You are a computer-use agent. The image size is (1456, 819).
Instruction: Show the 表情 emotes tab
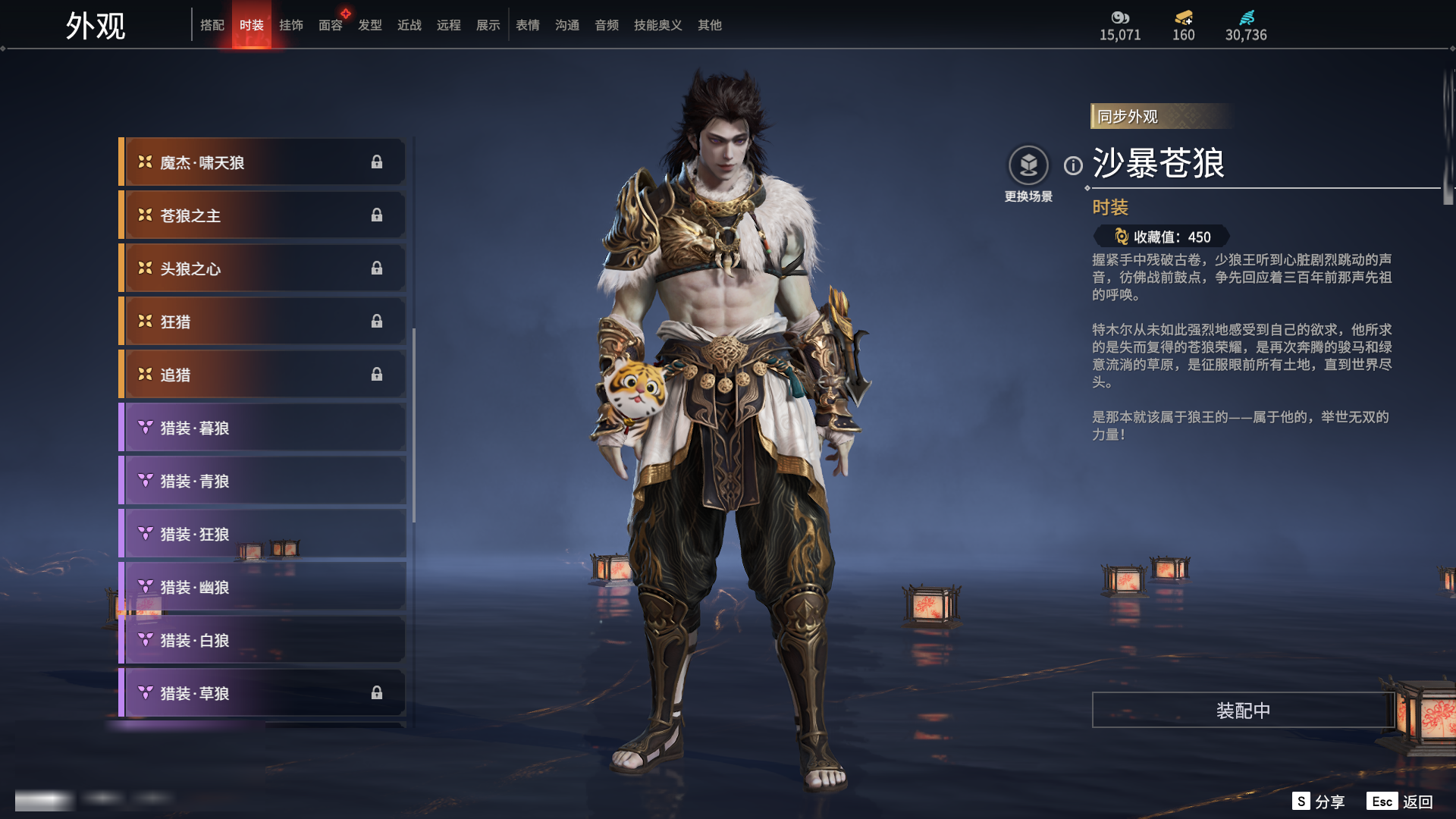(x=527, y=25)
